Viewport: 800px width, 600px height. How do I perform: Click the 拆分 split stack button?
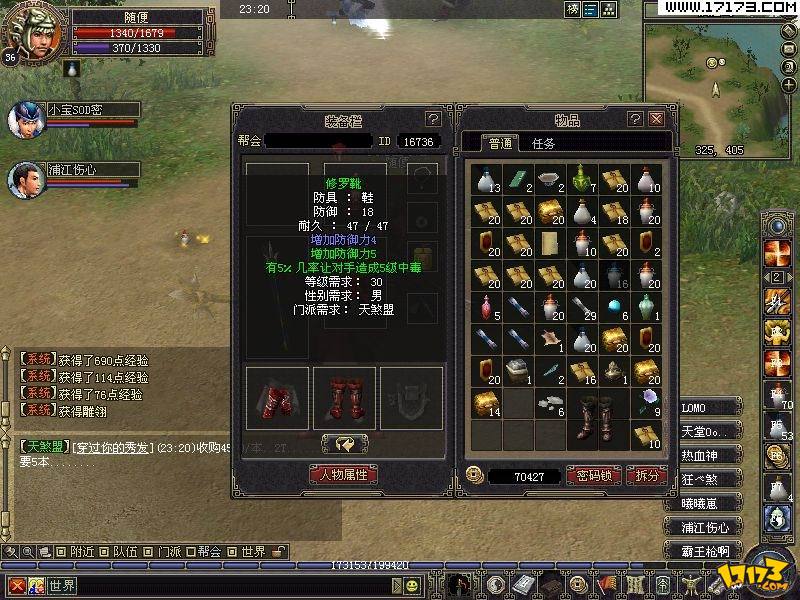(x=646, y=476)
